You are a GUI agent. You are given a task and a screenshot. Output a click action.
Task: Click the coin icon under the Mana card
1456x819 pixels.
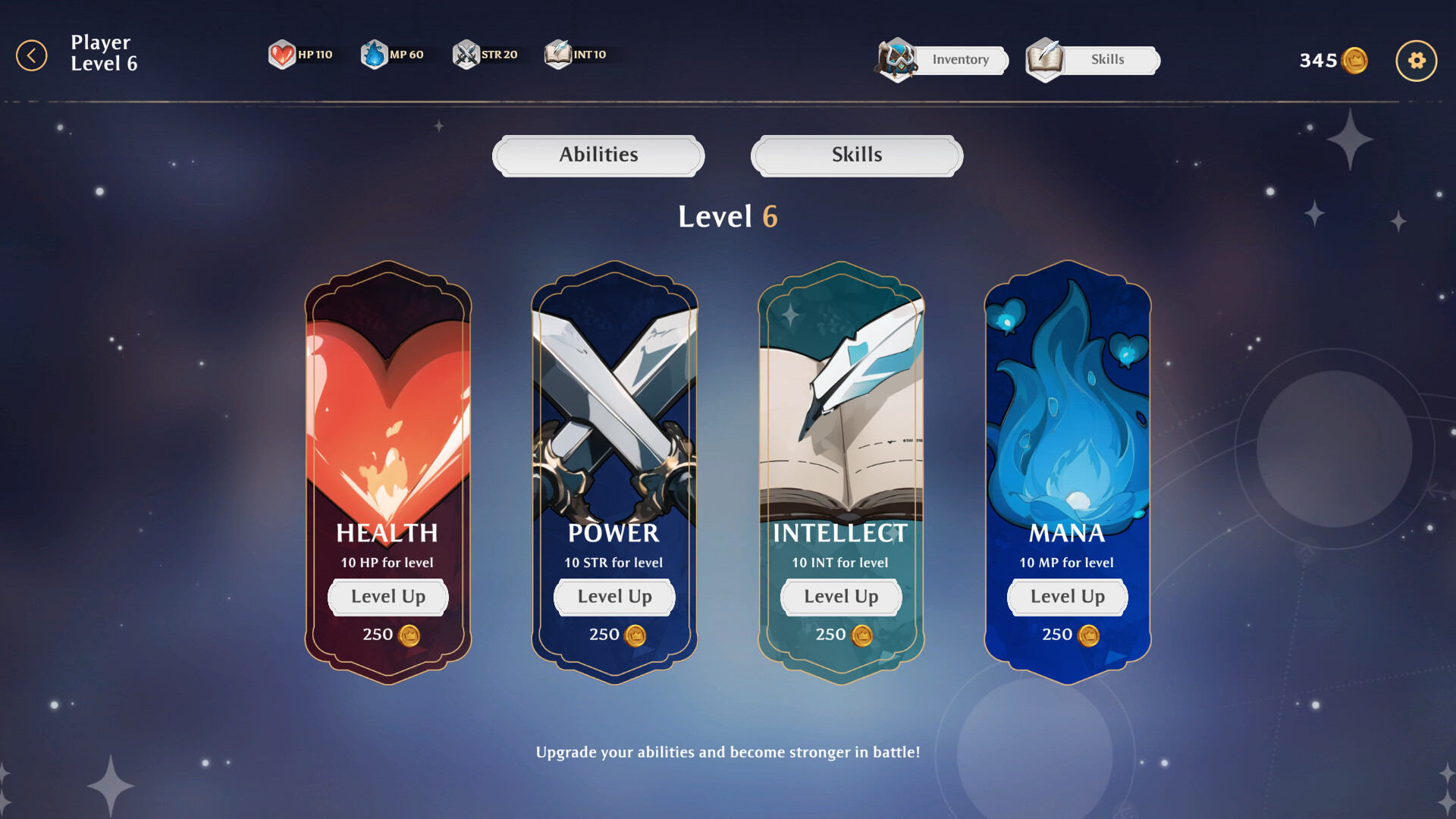click(1089, 636)
